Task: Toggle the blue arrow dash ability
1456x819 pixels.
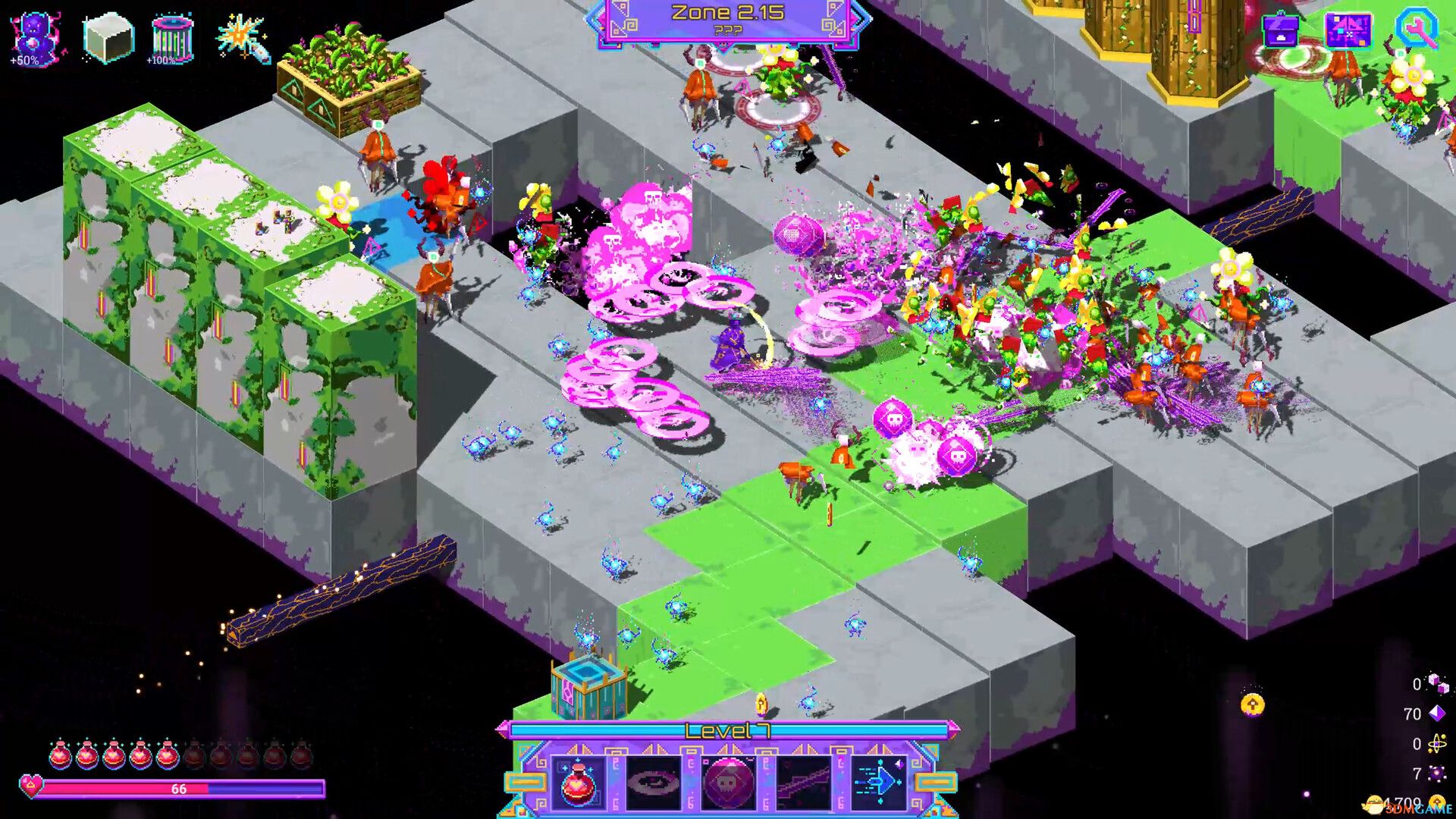Action: (878, 783)
